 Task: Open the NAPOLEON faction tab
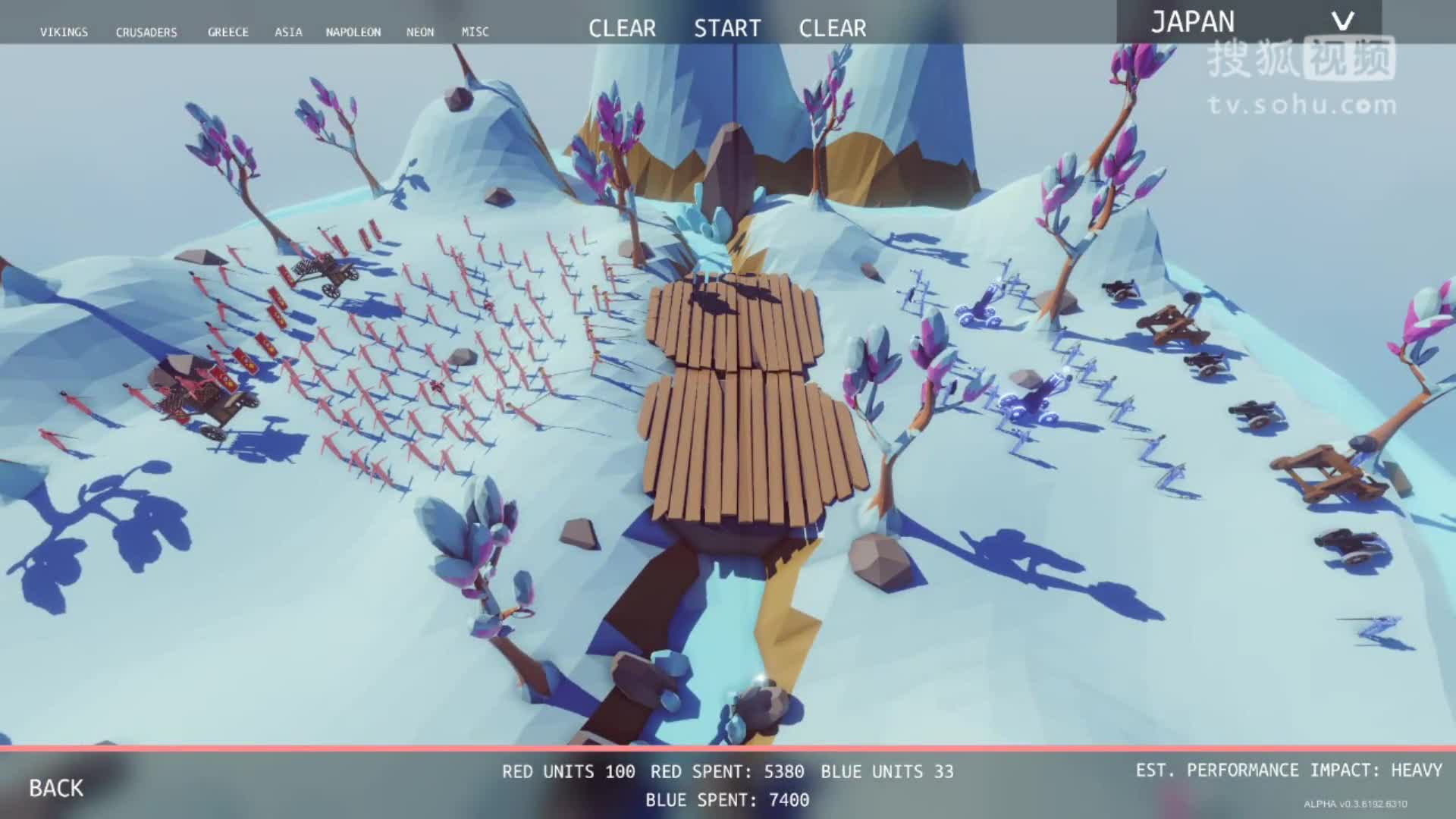[x=353, y=32]
